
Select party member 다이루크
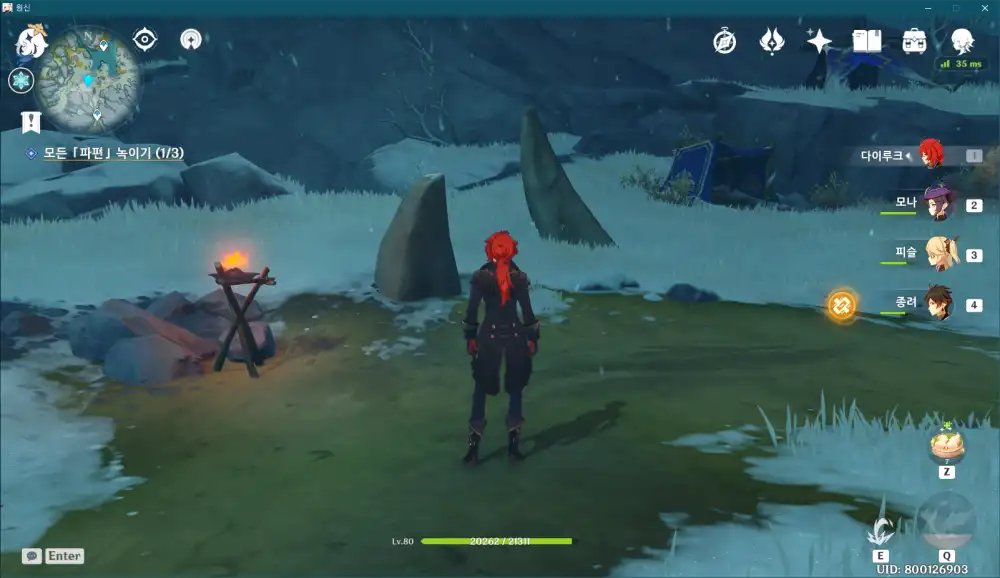click(x=930, y=155)
